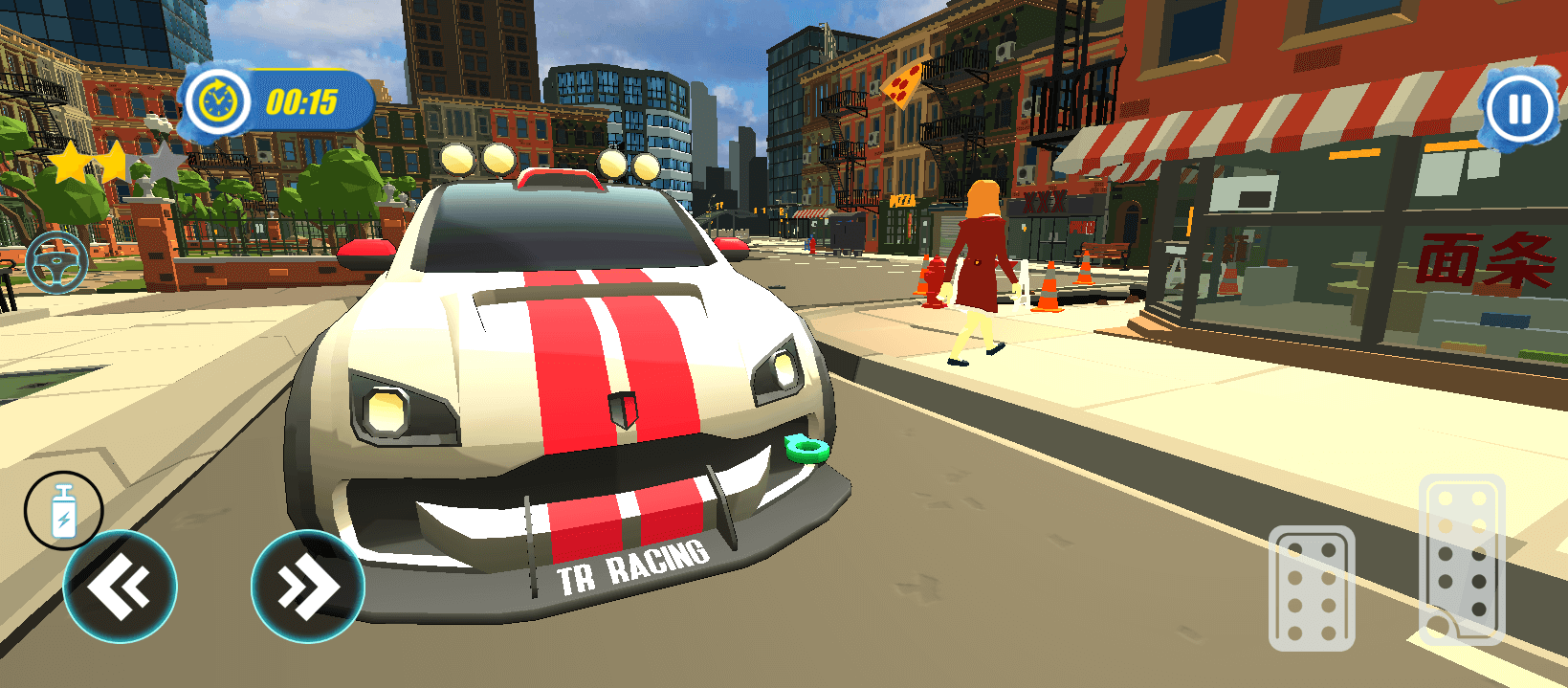This screenshot has width=1568, height=688.
Task: Steer left with the left arrow button
Action: (x=120, y=587)
